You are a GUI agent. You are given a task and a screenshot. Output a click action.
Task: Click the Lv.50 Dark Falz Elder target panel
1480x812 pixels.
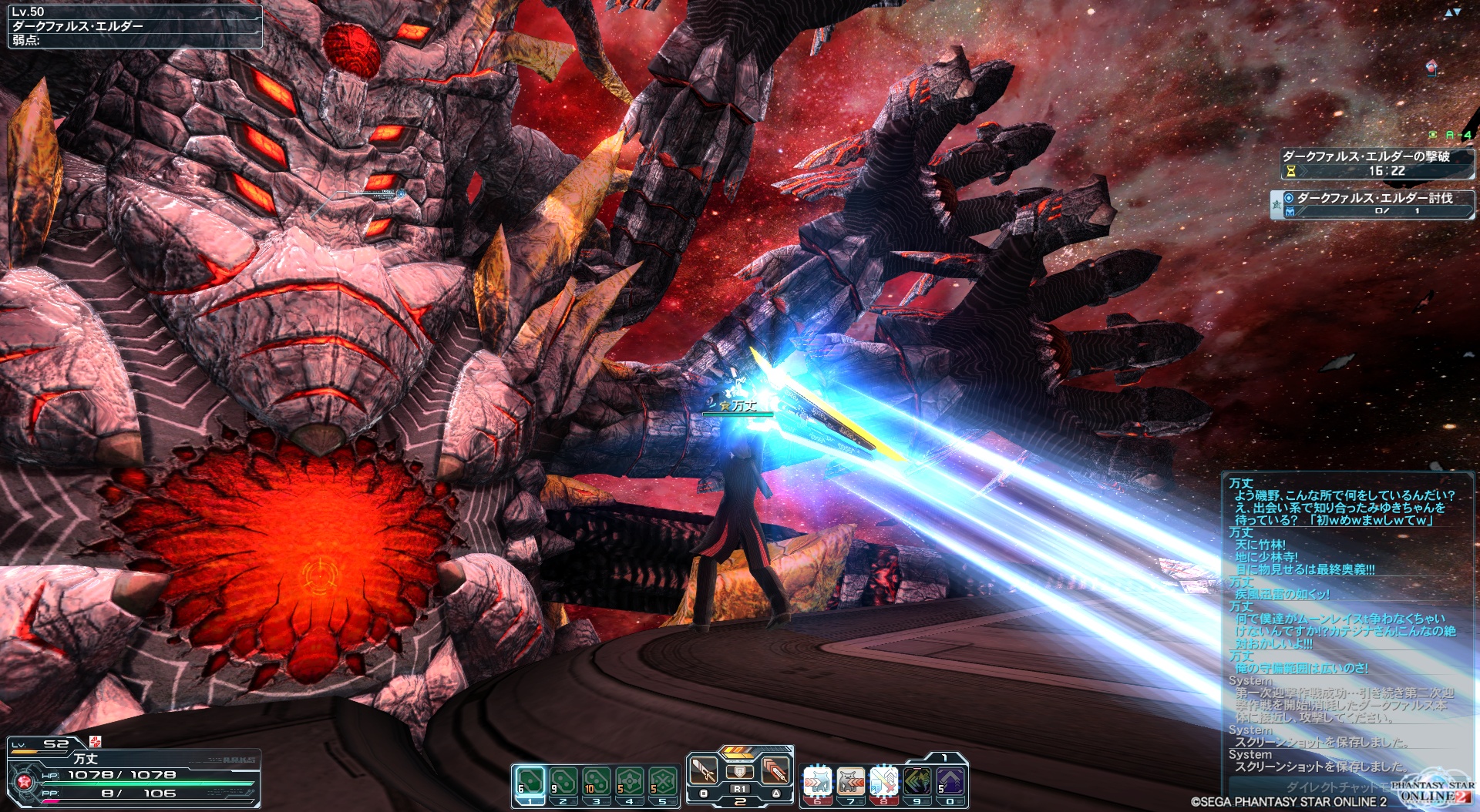pos(135,25)
